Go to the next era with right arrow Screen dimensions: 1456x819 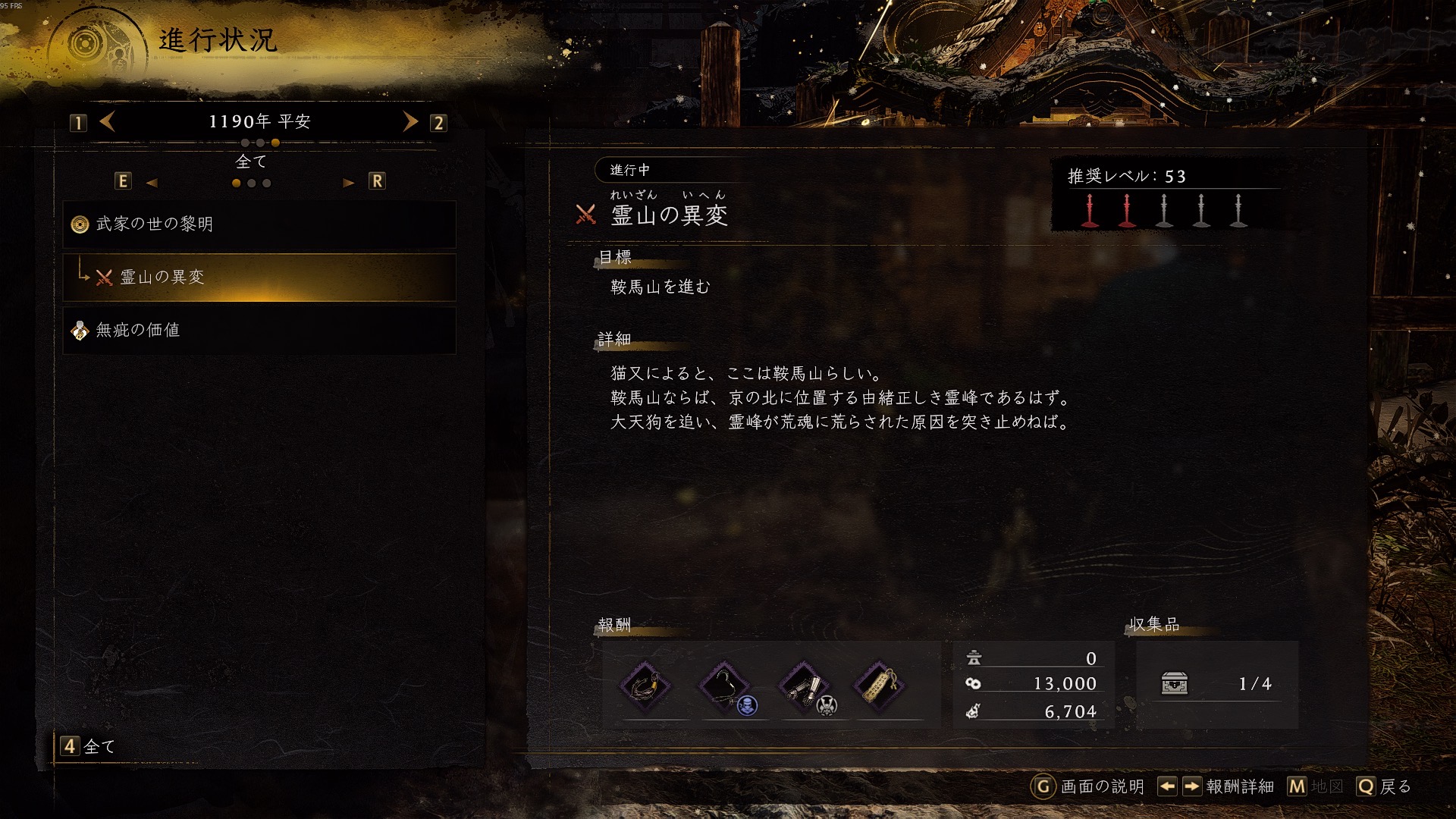pyautogui.click(x=410, y=121)
